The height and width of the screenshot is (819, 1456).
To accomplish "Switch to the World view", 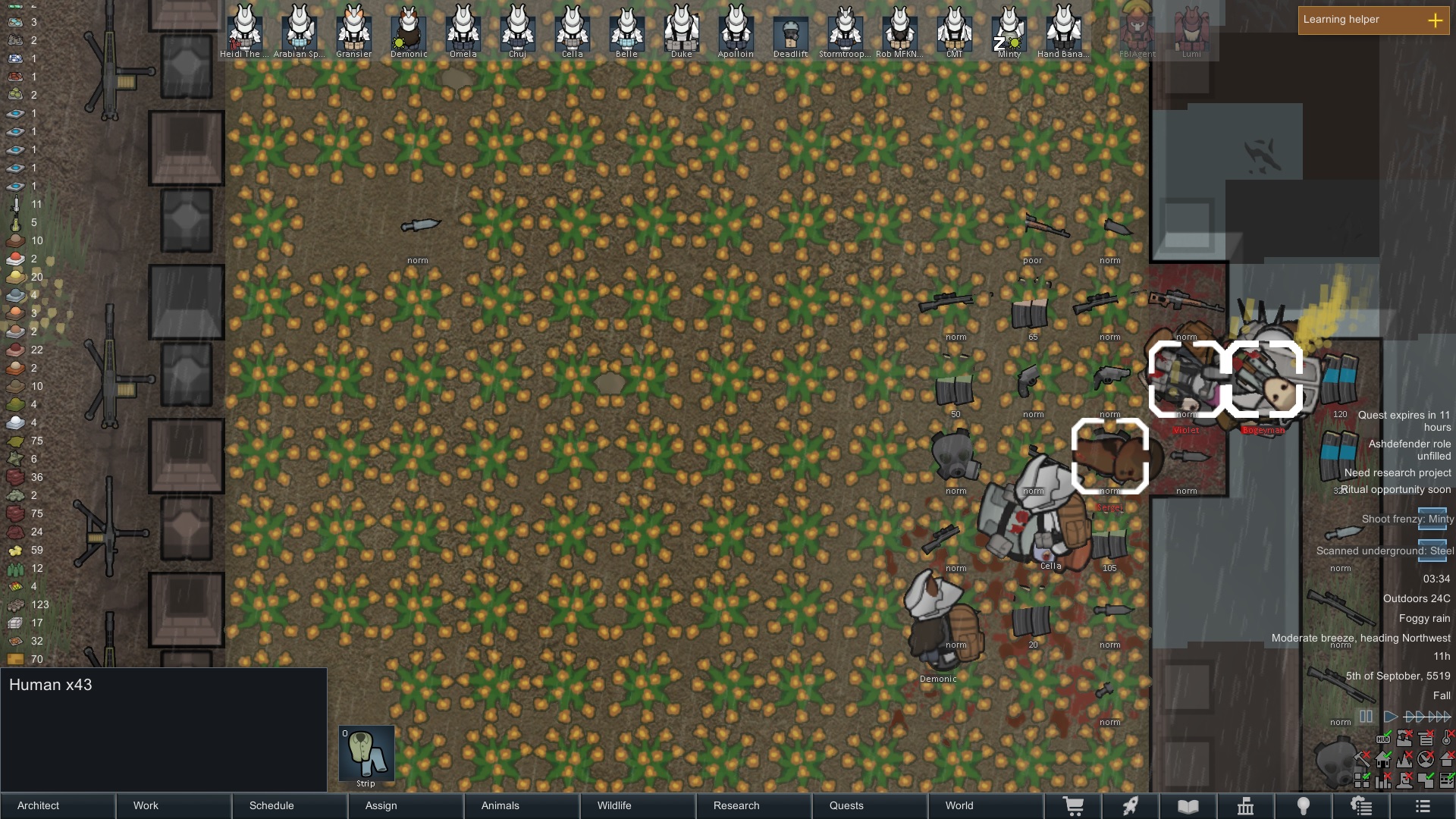I will (986, 805).
